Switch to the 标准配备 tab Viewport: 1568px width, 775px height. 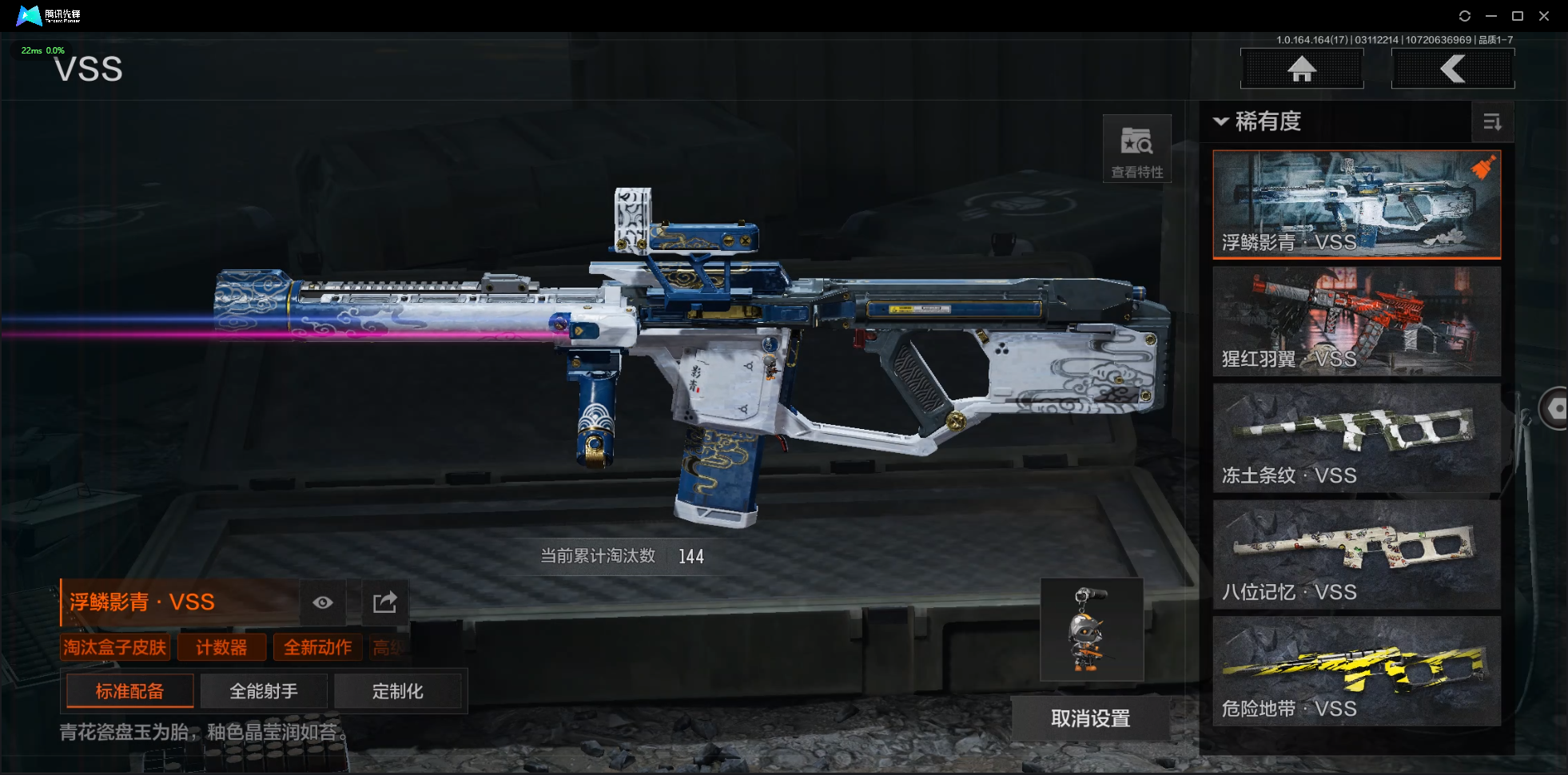pyautogui.click(x=129, y=691)
